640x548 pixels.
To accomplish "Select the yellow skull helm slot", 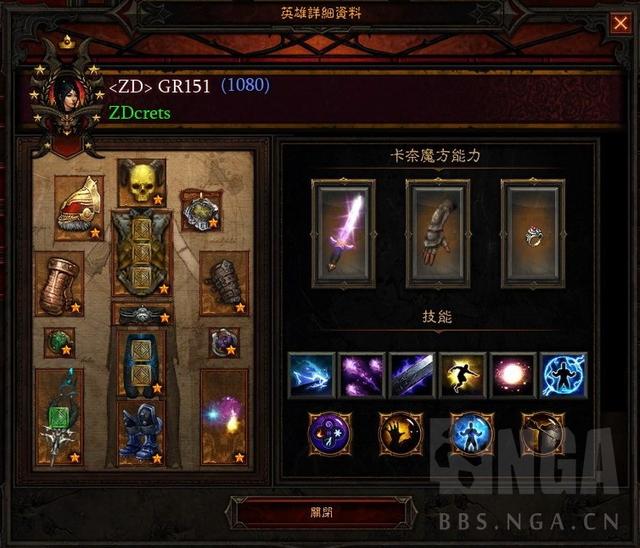I will point(141,182).
